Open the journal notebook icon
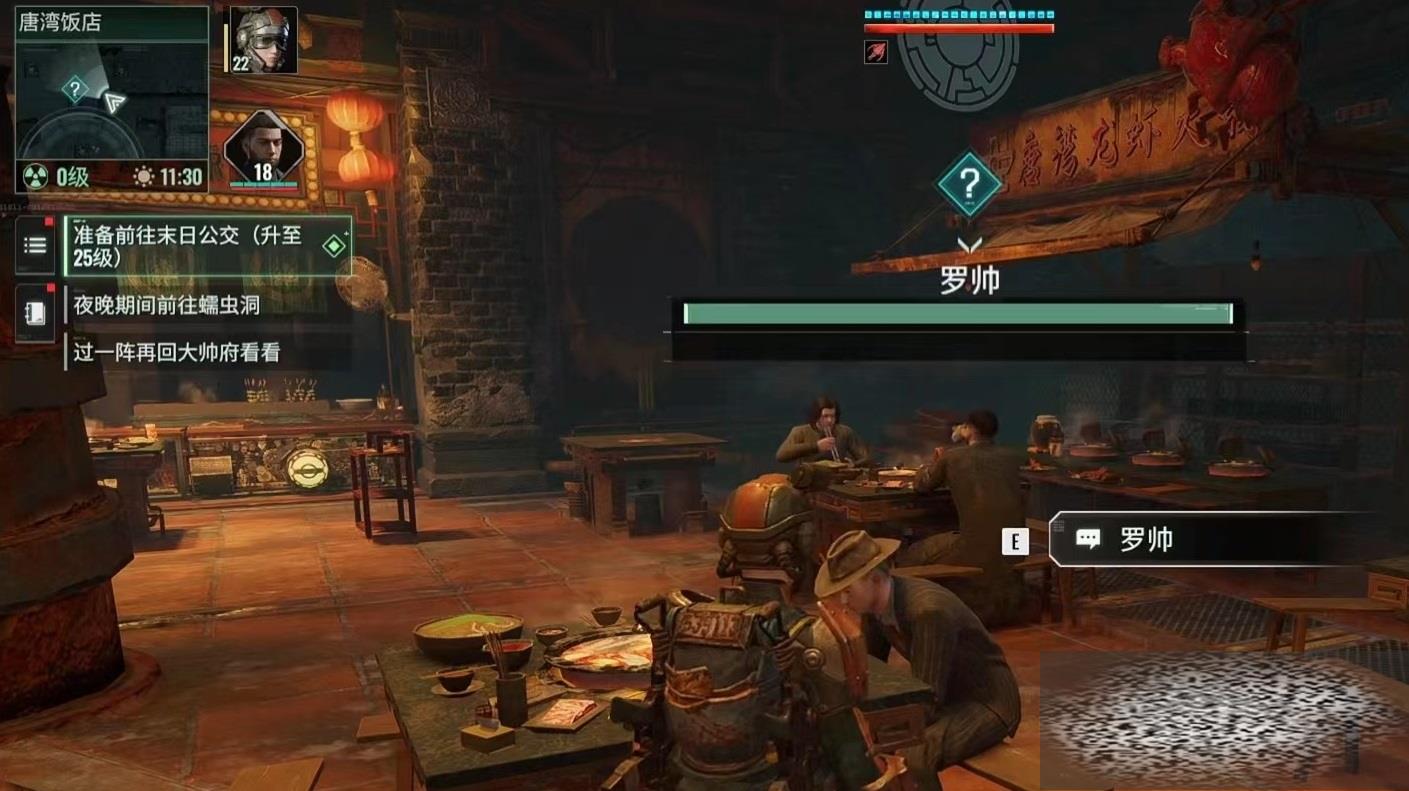 click(x=35, y=313)
